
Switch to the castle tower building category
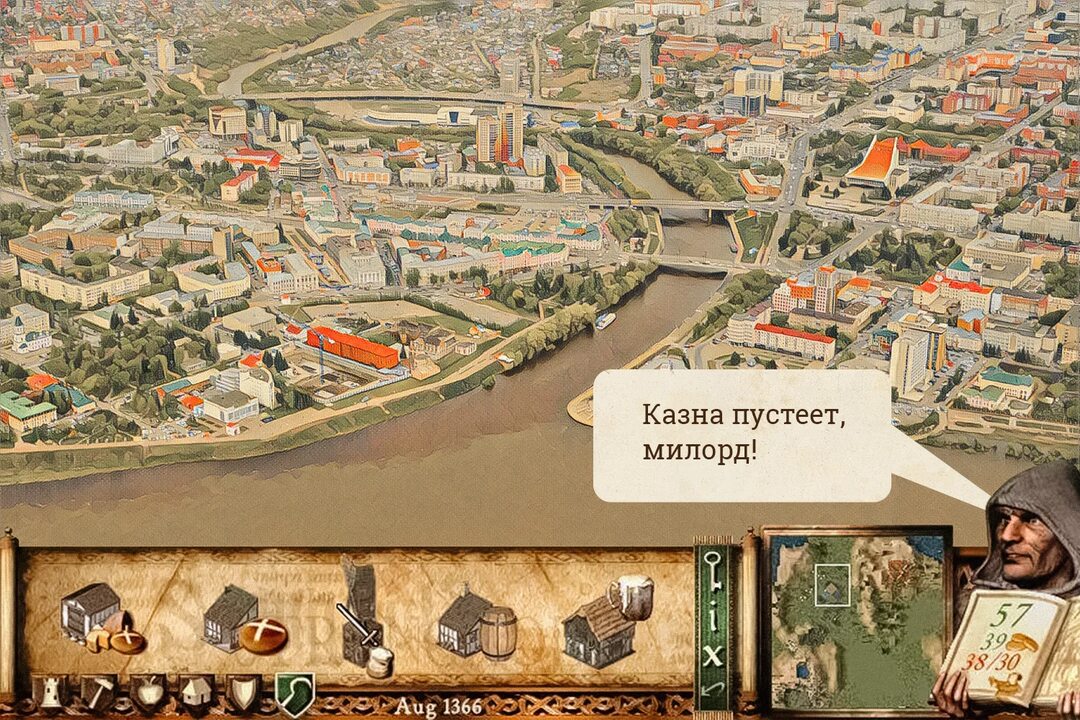pyautogui.click(x=49, y=691)
